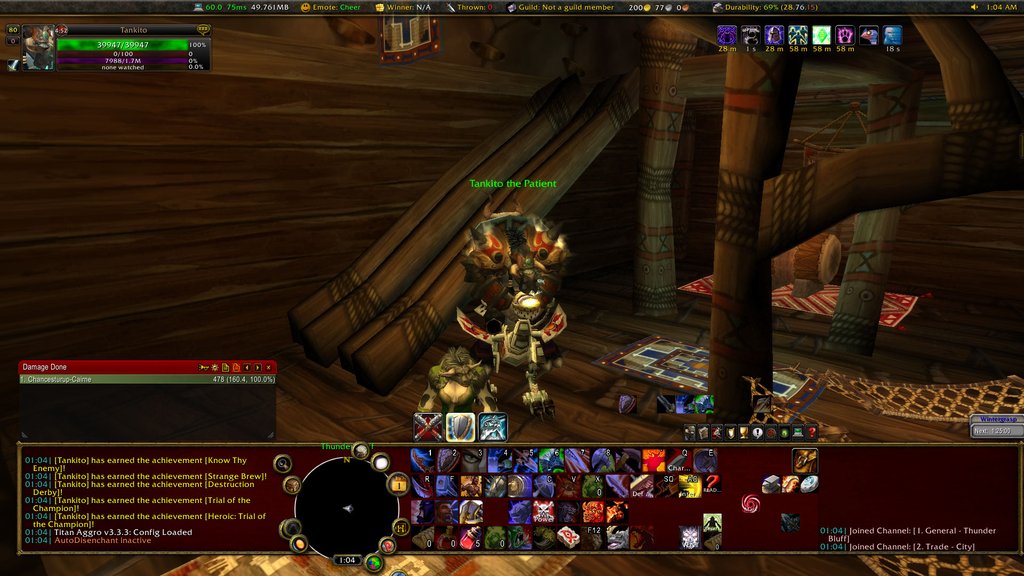The image size is (1024, 576).
Task: Select the Tankito player portrait frame
Action: click(39, 48)
